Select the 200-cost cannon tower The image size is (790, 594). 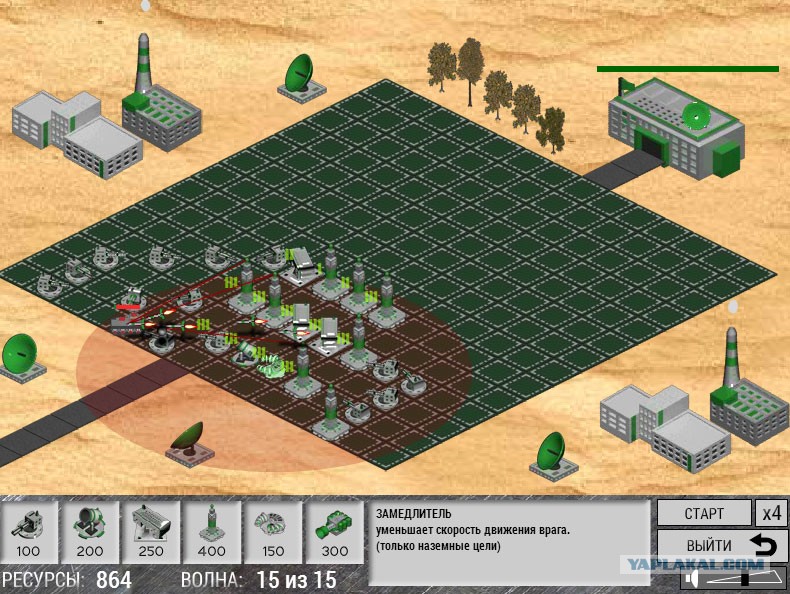point(90,531)
